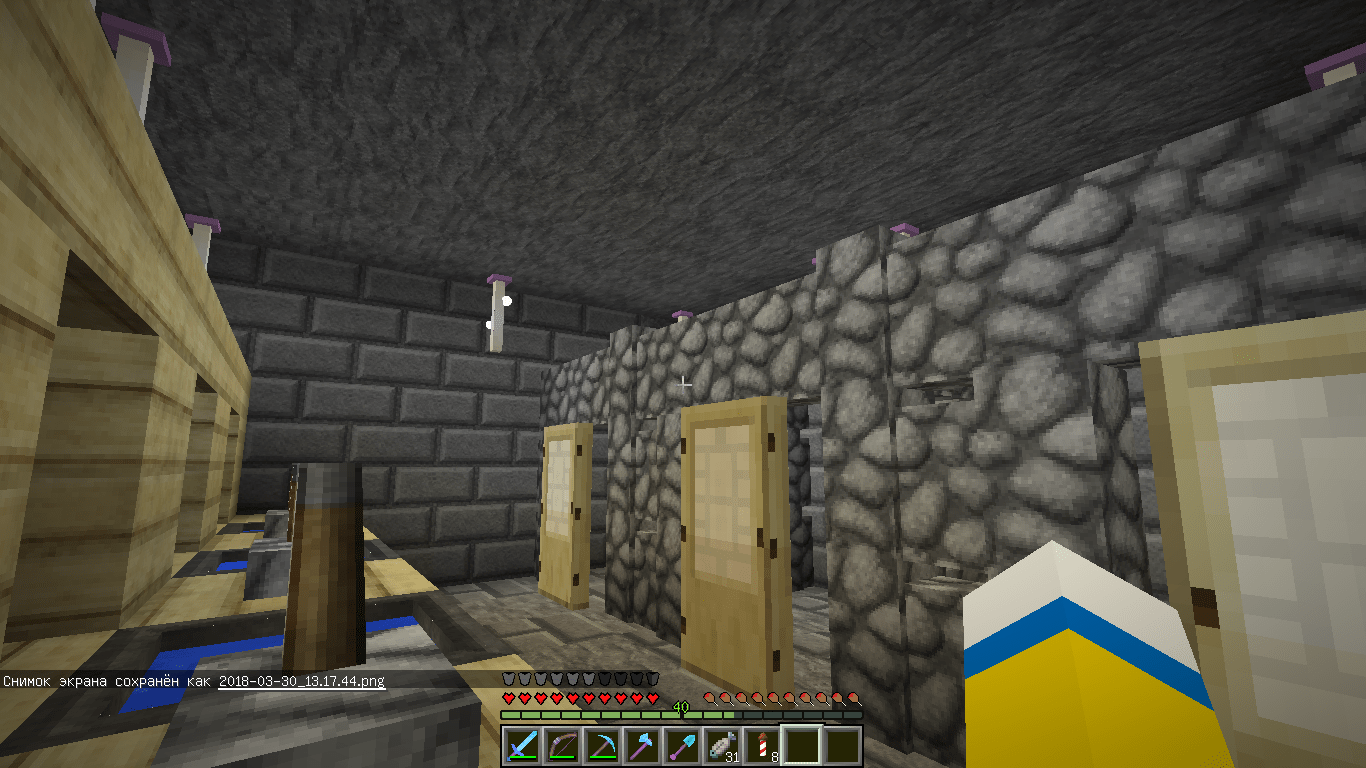
Task: Pick the diamond shovel slot
Action: pos(681,745)
